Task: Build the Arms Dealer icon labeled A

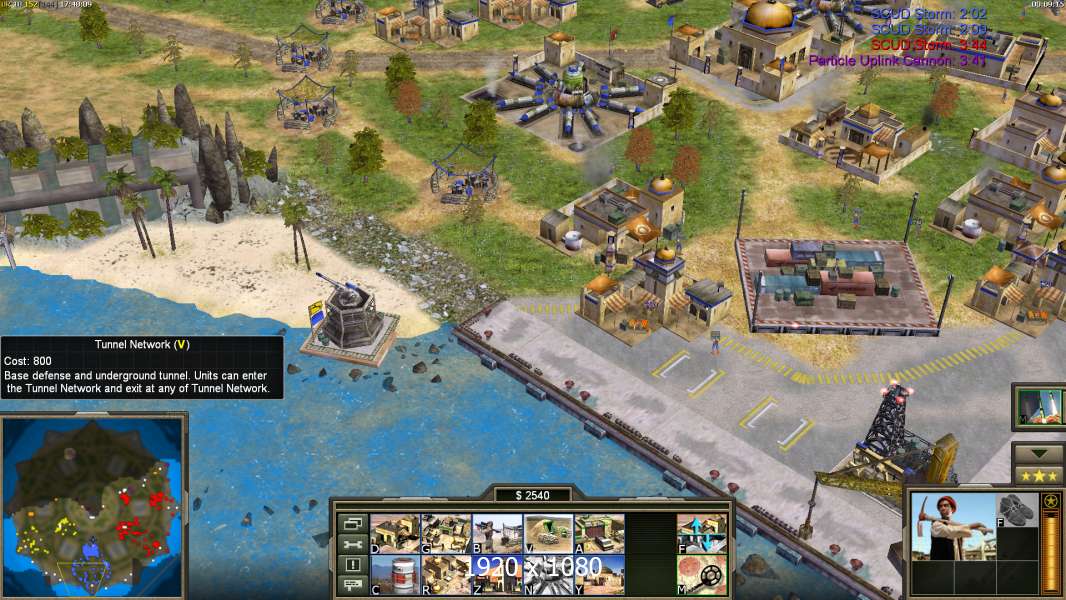Action: [599, 533]
